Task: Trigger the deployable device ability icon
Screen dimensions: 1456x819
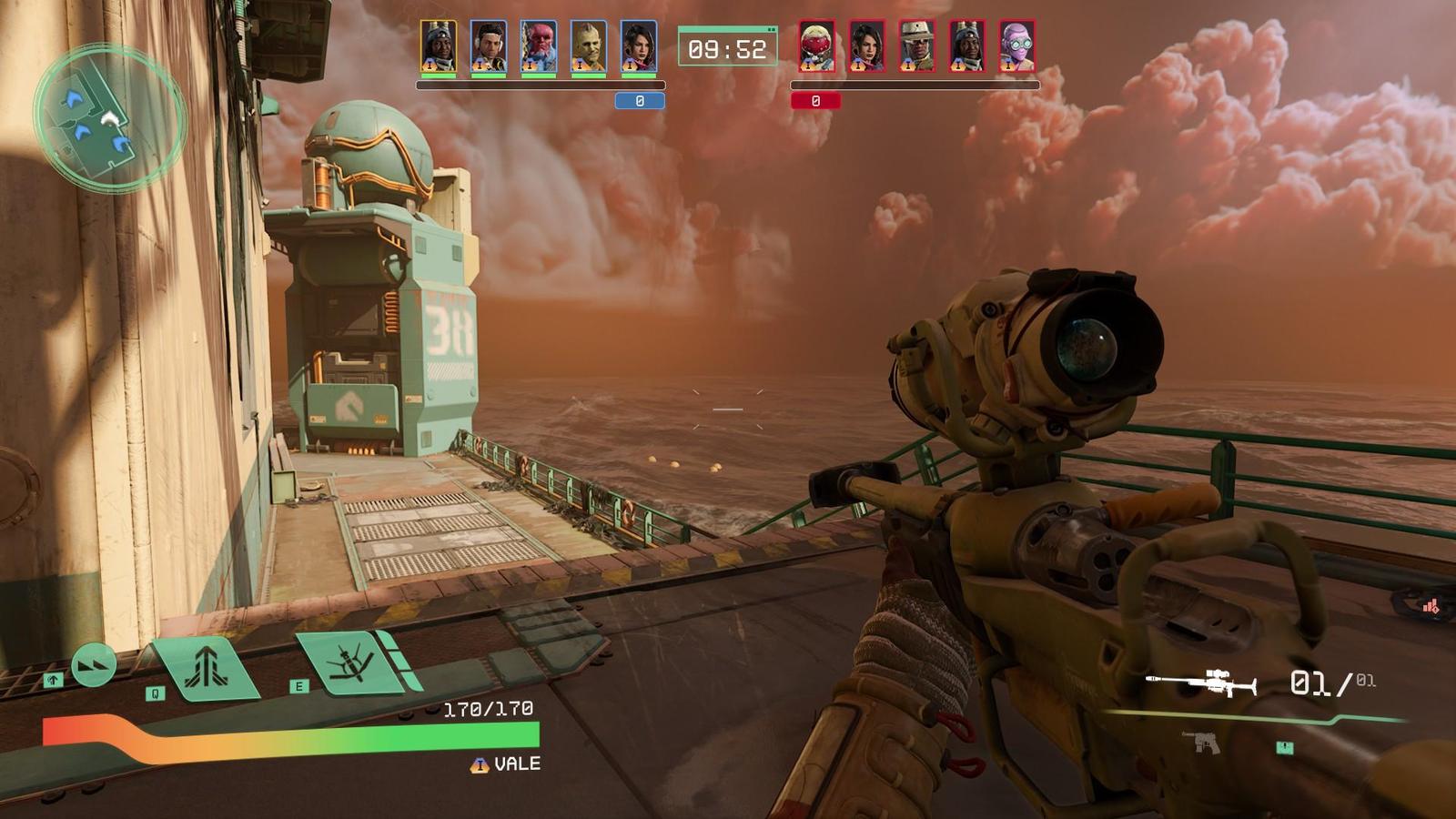Action: point(352,662)
